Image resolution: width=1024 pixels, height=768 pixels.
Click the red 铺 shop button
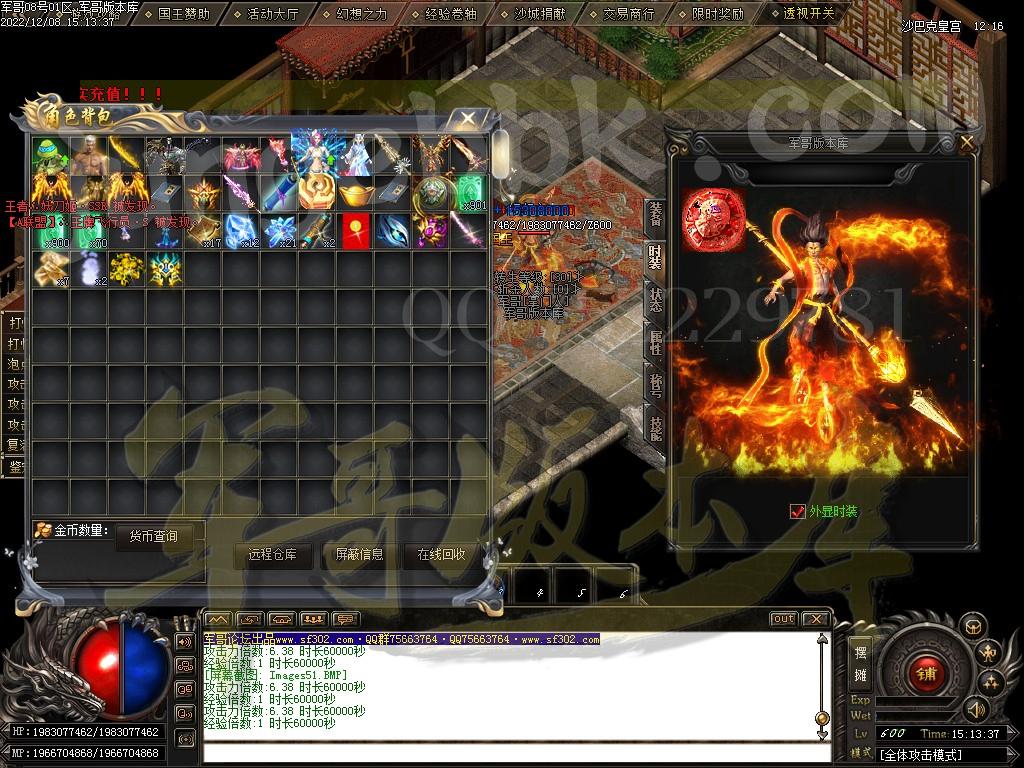923,674
